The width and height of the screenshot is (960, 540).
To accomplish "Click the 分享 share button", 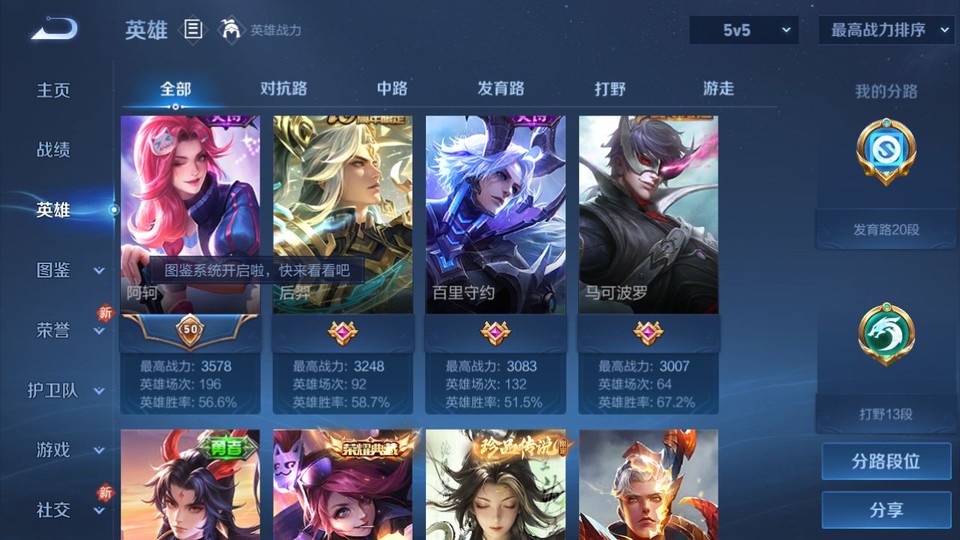I will point(886,510).
